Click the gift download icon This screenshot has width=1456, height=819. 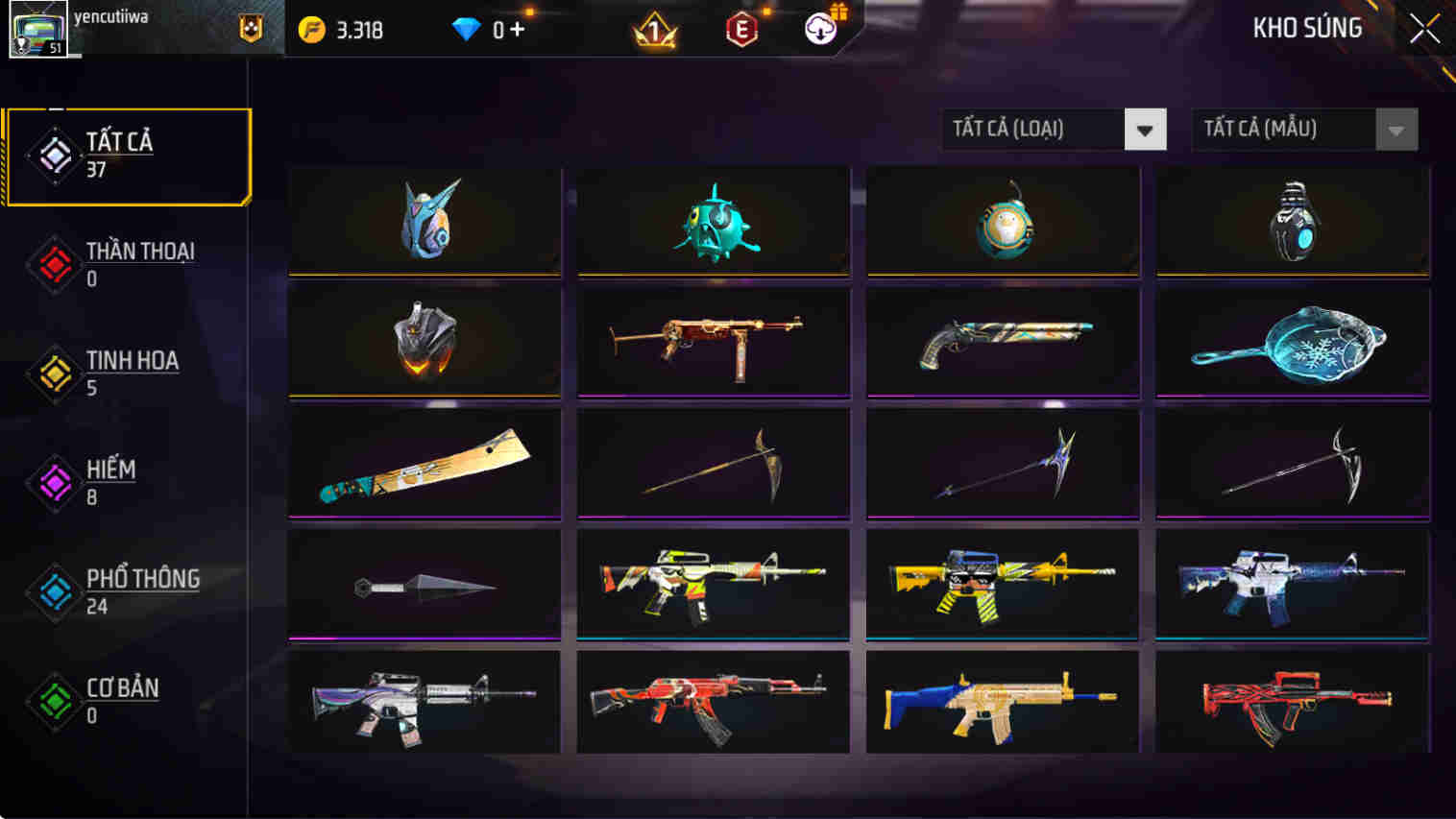click(x=819, y=30)
